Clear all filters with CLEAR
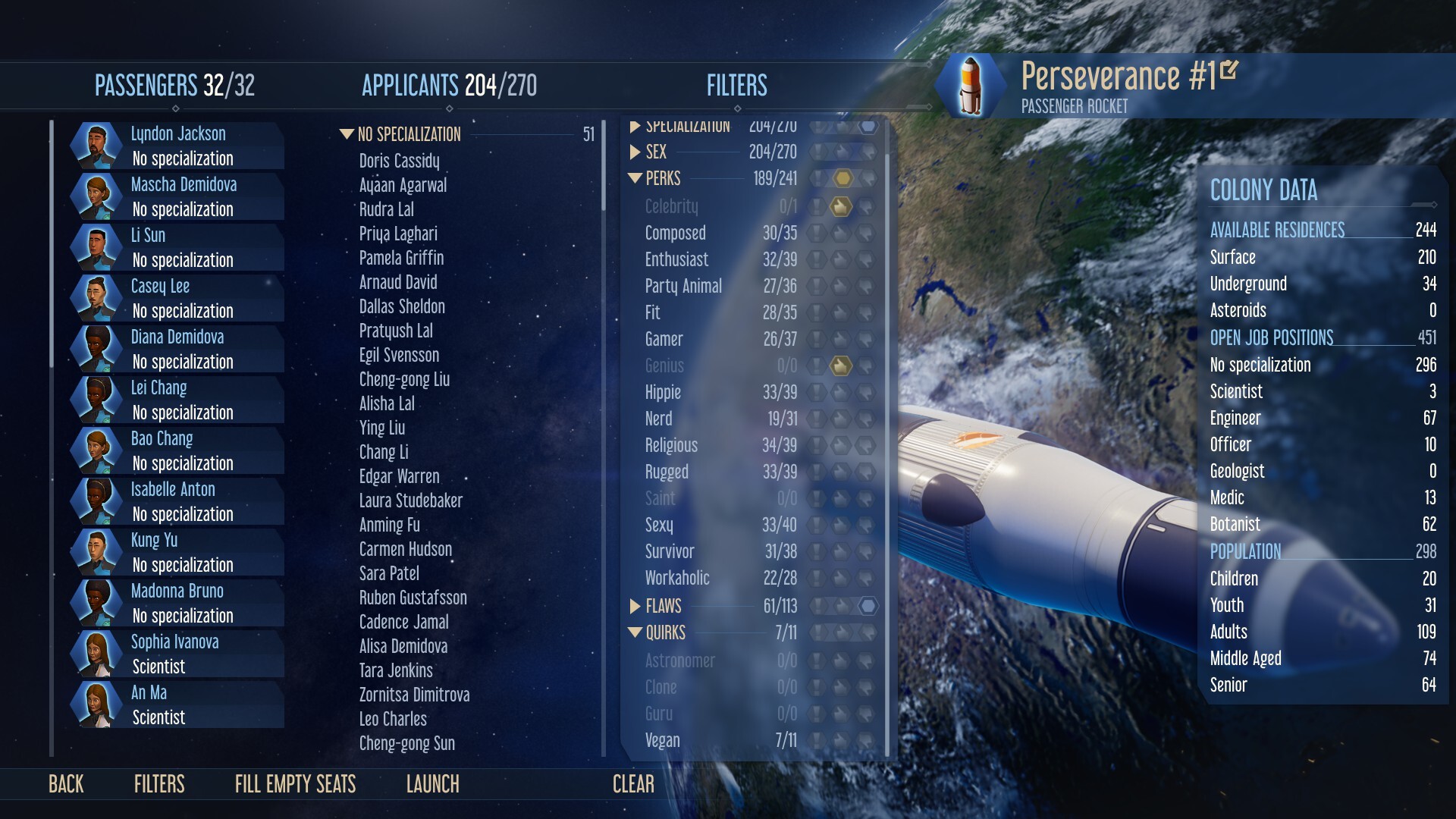This screenshot has height=819, width=1456. 633,784
